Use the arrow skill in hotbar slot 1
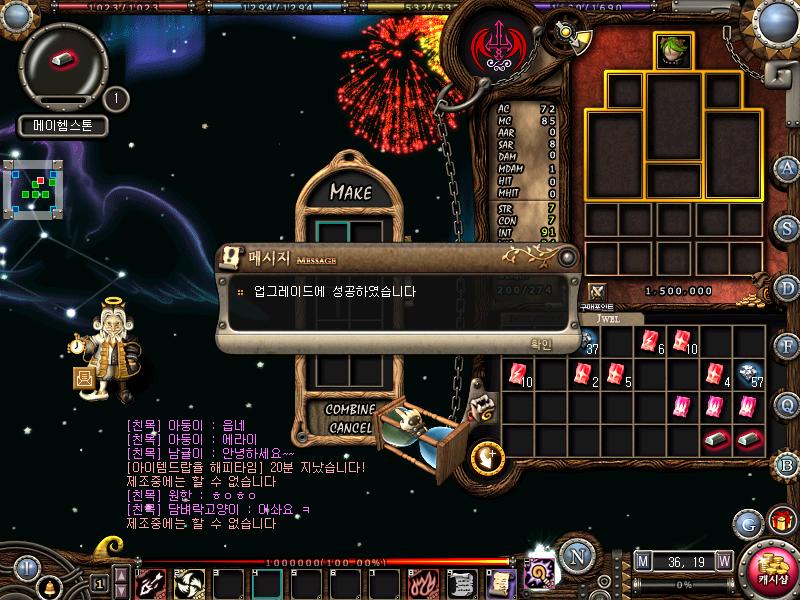The height and width of the screenshot is (600, 800). point(150,582)
